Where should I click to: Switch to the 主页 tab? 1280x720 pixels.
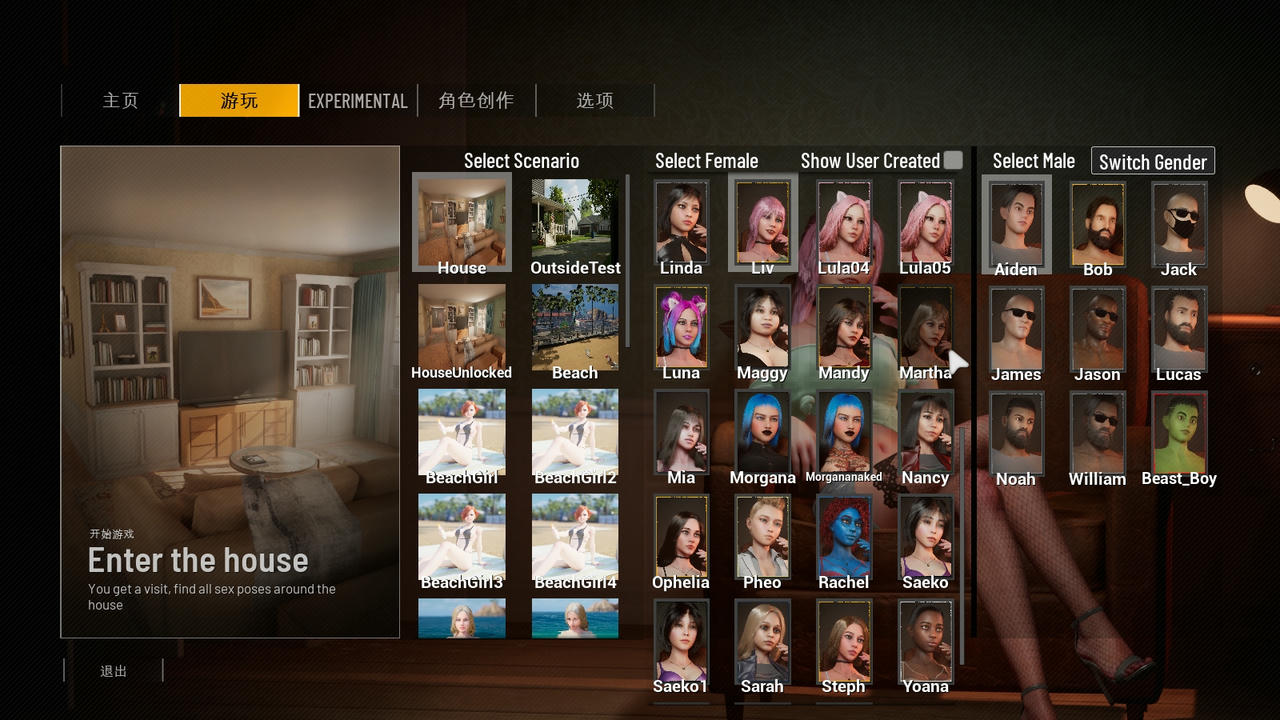tap(120, 101)
